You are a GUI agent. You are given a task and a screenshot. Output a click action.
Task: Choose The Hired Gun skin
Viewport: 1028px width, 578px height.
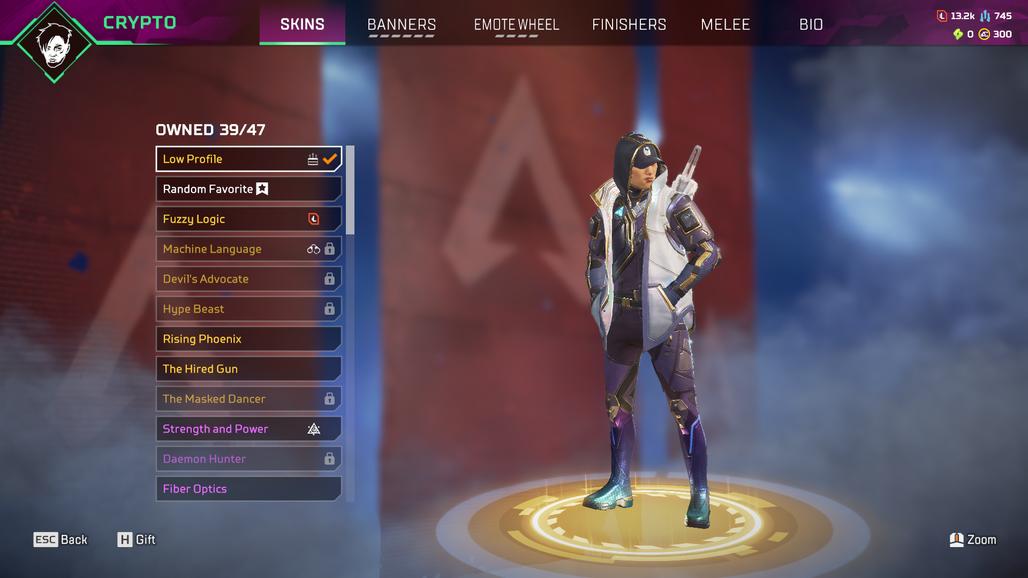coord(248,369)
